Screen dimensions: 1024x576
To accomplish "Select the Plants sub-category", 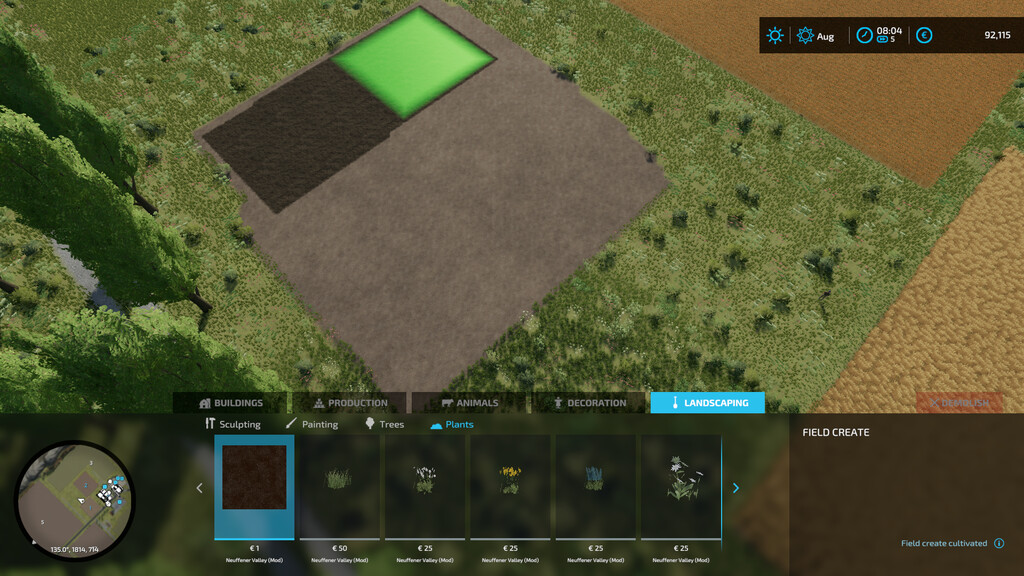I will [x=452, y=424].
